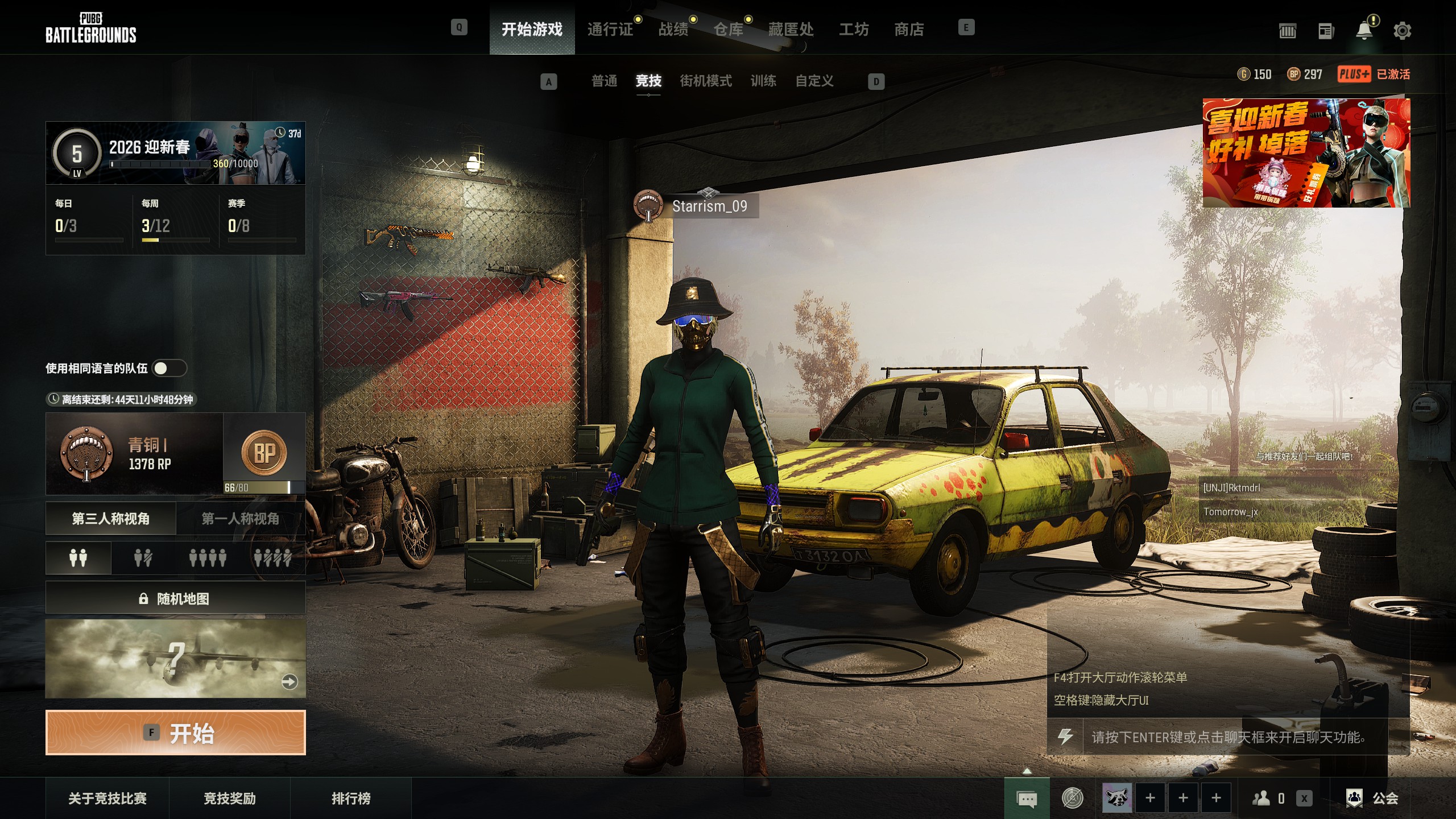Click the orange 开始 start button
Viewport: 1456px width, 819px height.
[x=175, y=733]
